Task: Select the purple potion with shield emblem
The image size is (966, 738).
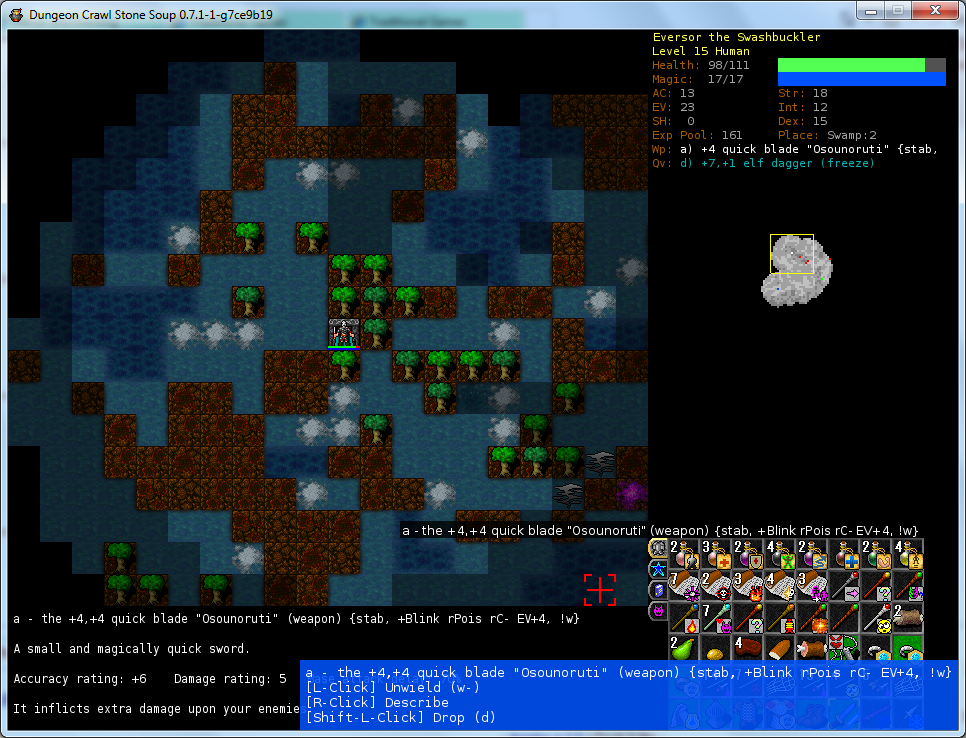Action: point(748,556)
